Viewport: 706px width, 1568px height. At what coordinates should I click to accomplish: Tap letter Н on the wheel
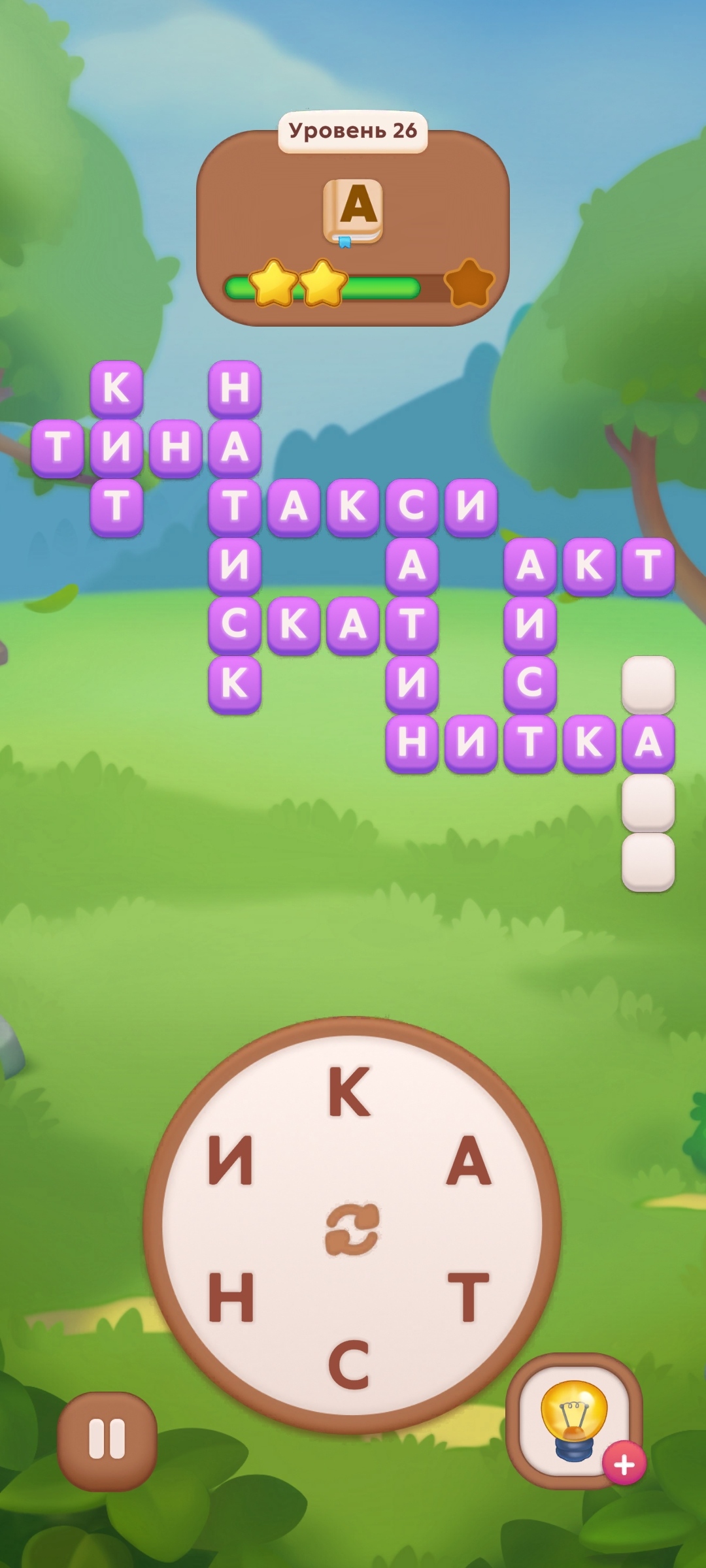(x=231, y=1297)
